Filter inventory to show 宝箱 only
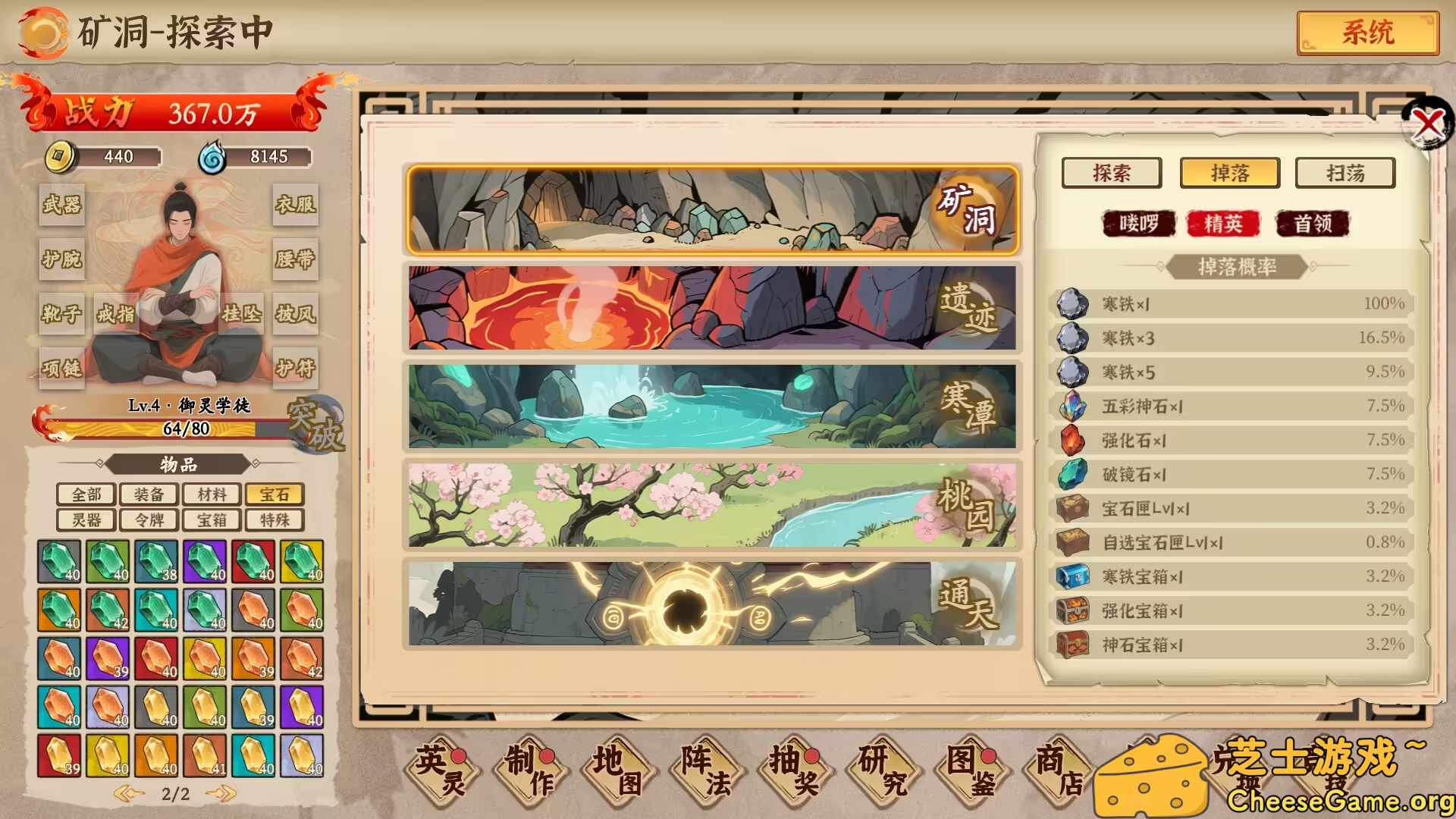The image size is (1456, 819). (212, 519)
